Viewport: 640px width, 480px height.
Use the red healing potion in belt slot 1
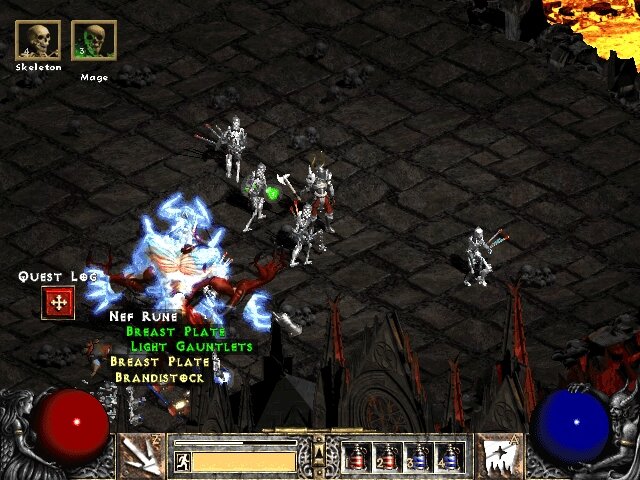coord(358,457)
